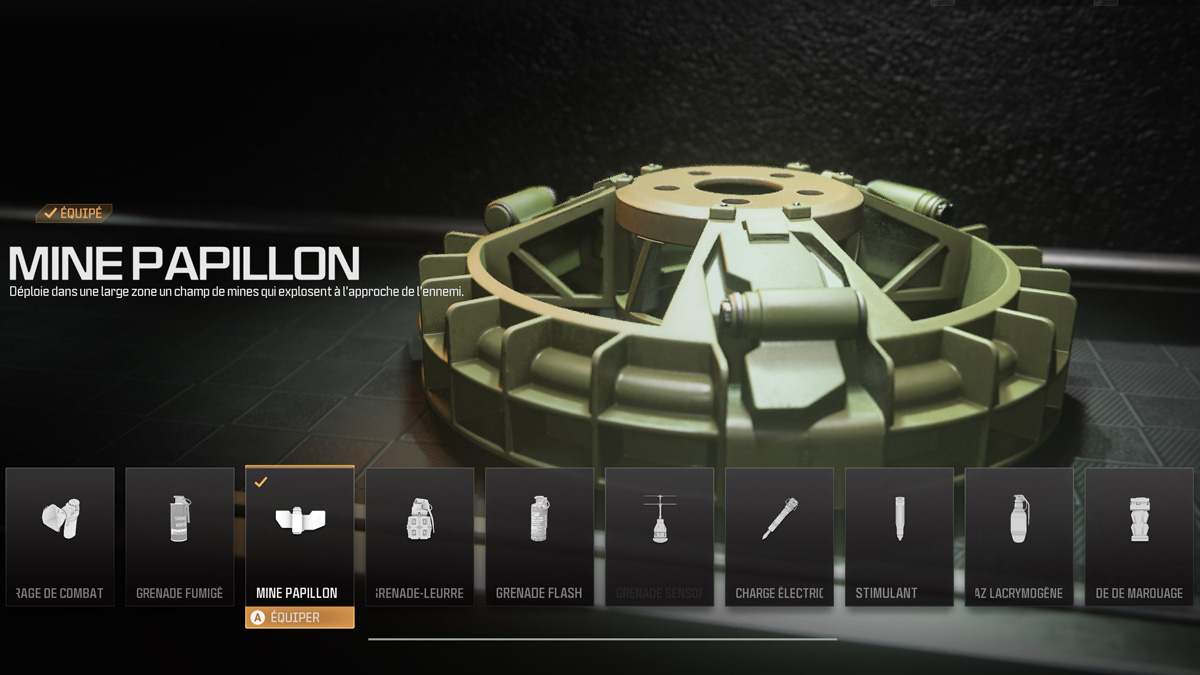Viewport: 1200px width, 675px height.
Task: Select the equipped Mine Papillon tile
Action: point(300,537)
